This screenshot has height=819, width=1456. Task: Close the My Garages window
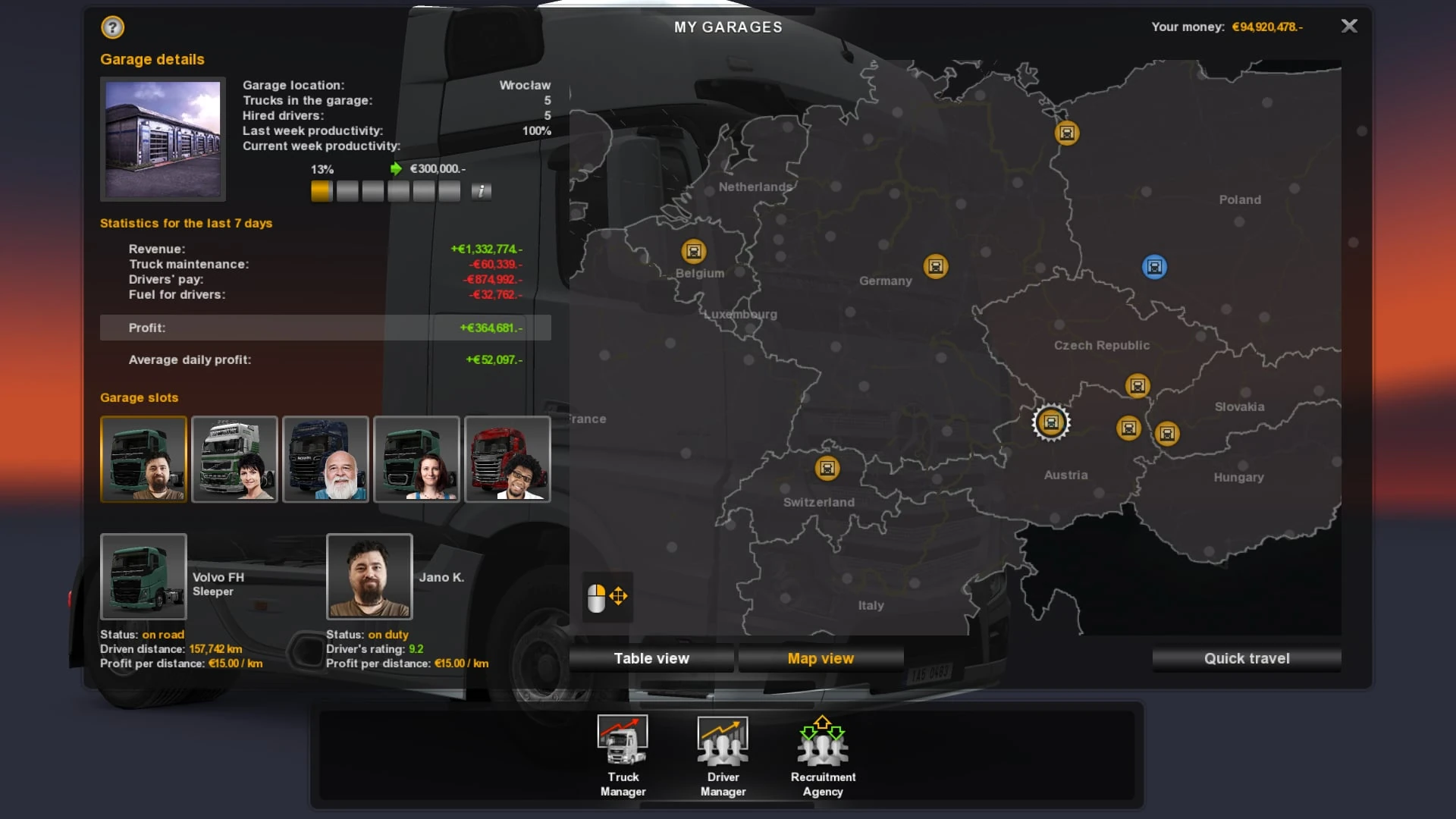[1349, 27]
